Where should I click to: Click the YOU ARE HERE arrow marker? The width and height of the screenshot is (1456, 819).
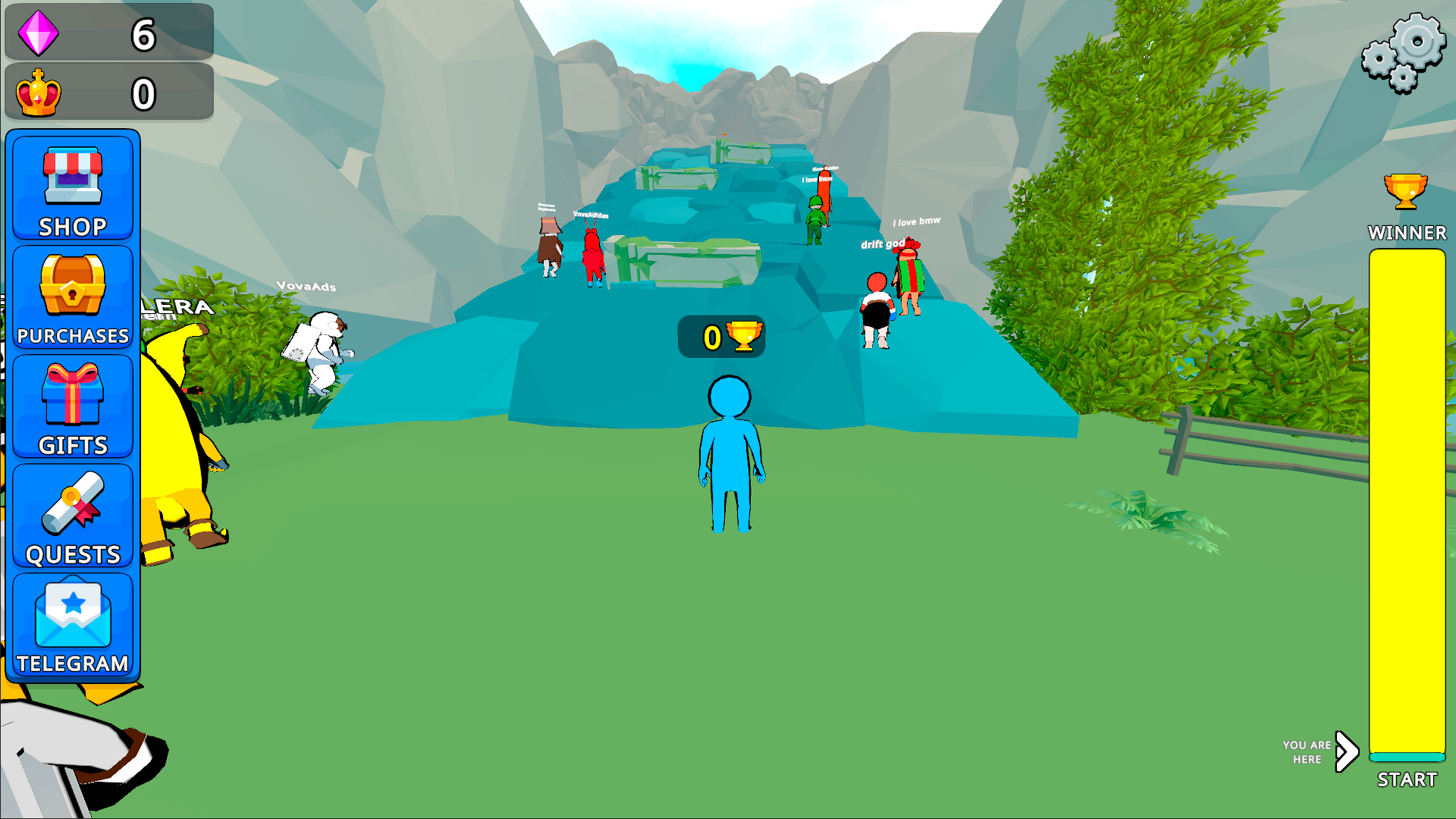coord(1346,752)
